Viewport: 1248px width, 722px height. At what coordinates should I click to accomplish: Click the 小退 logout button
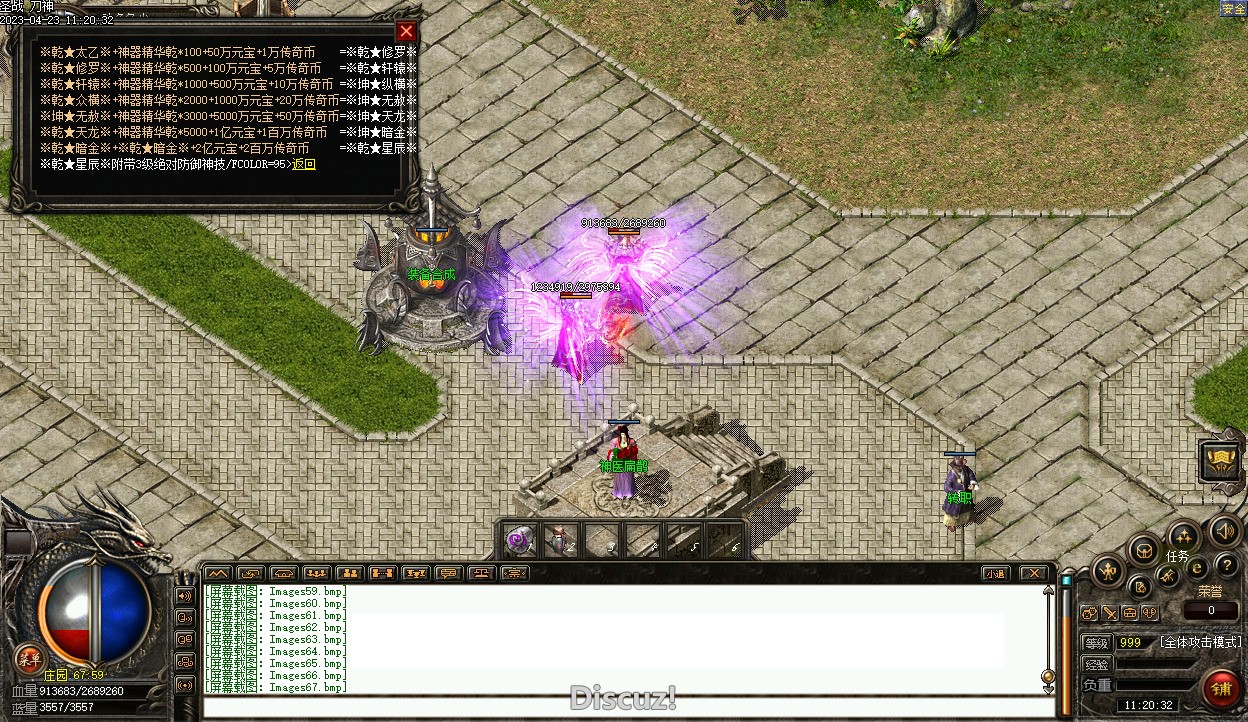tap(994, 573)
